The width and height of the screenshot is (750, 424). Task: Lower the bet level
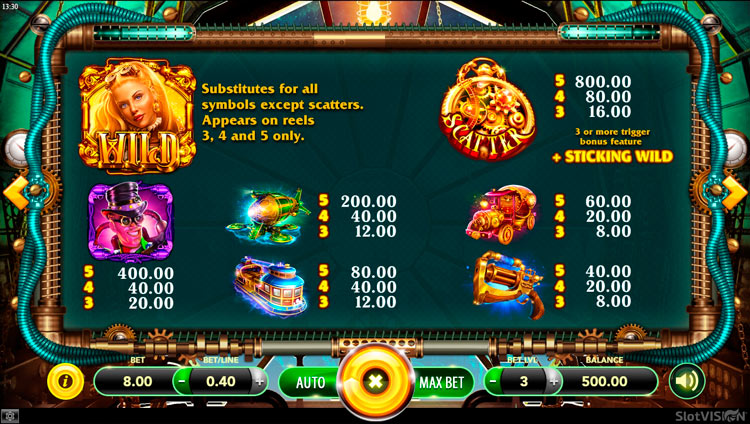[492, 381]
